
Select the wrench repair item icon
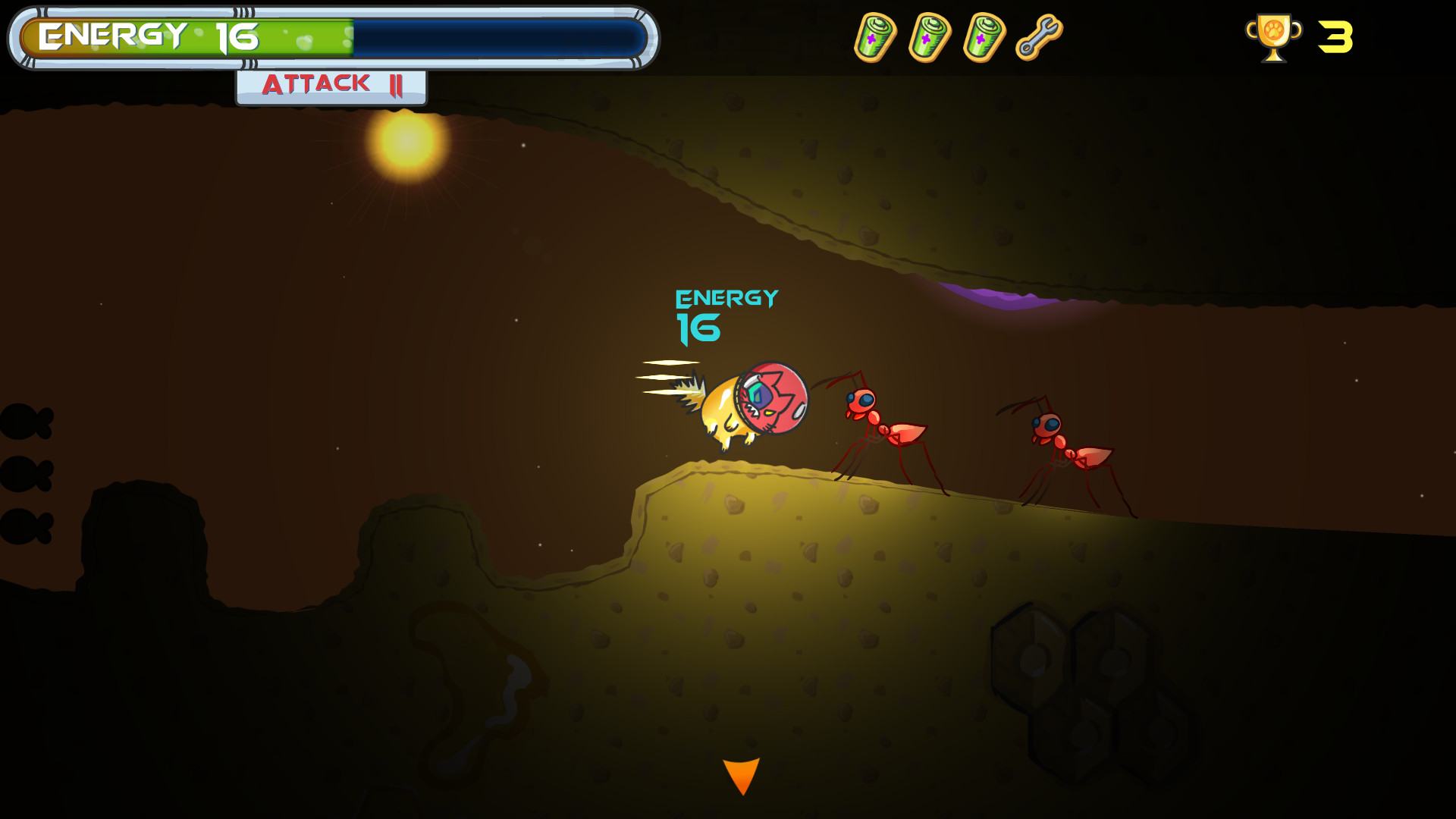point(1039,37)
